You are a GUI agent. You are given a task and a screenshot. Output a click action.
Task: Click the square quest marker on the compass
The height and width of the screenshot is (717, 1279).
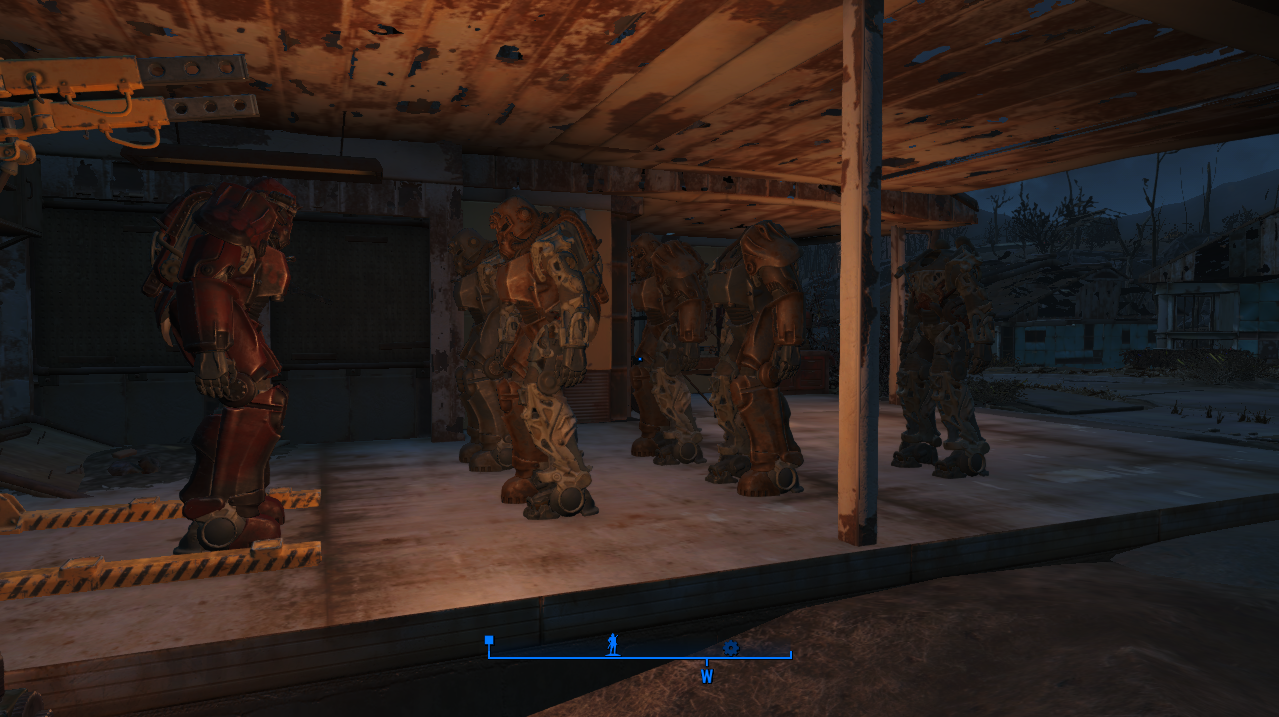489,640
